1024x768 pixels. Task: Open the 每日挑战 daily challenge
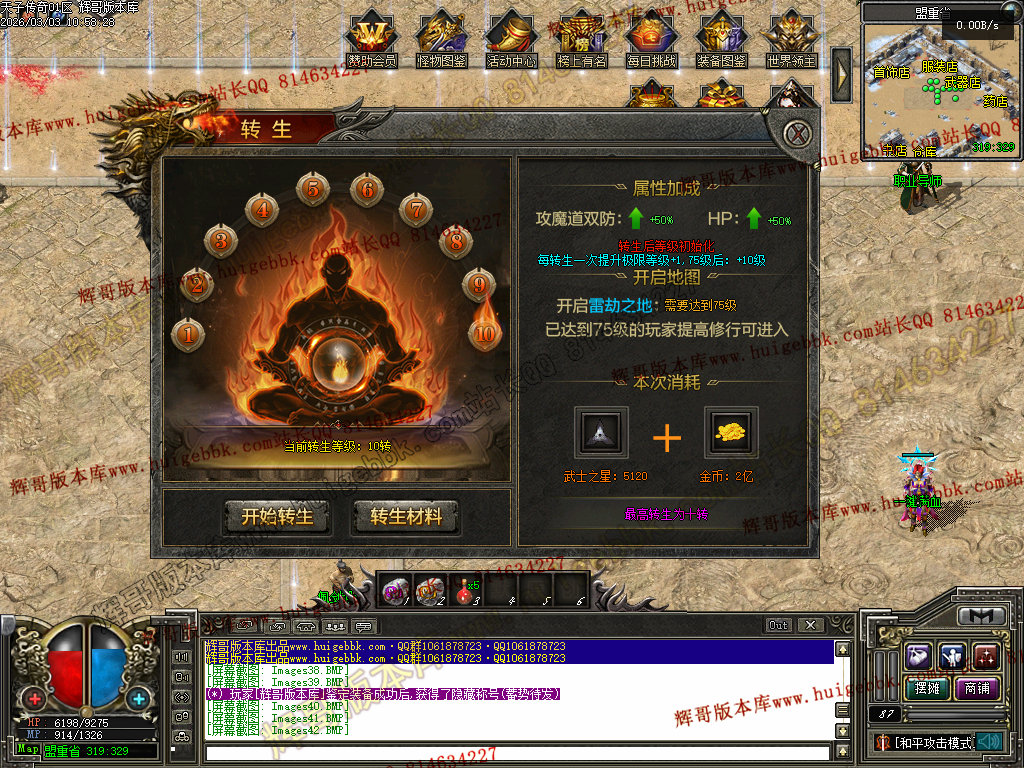click(652, 38)
